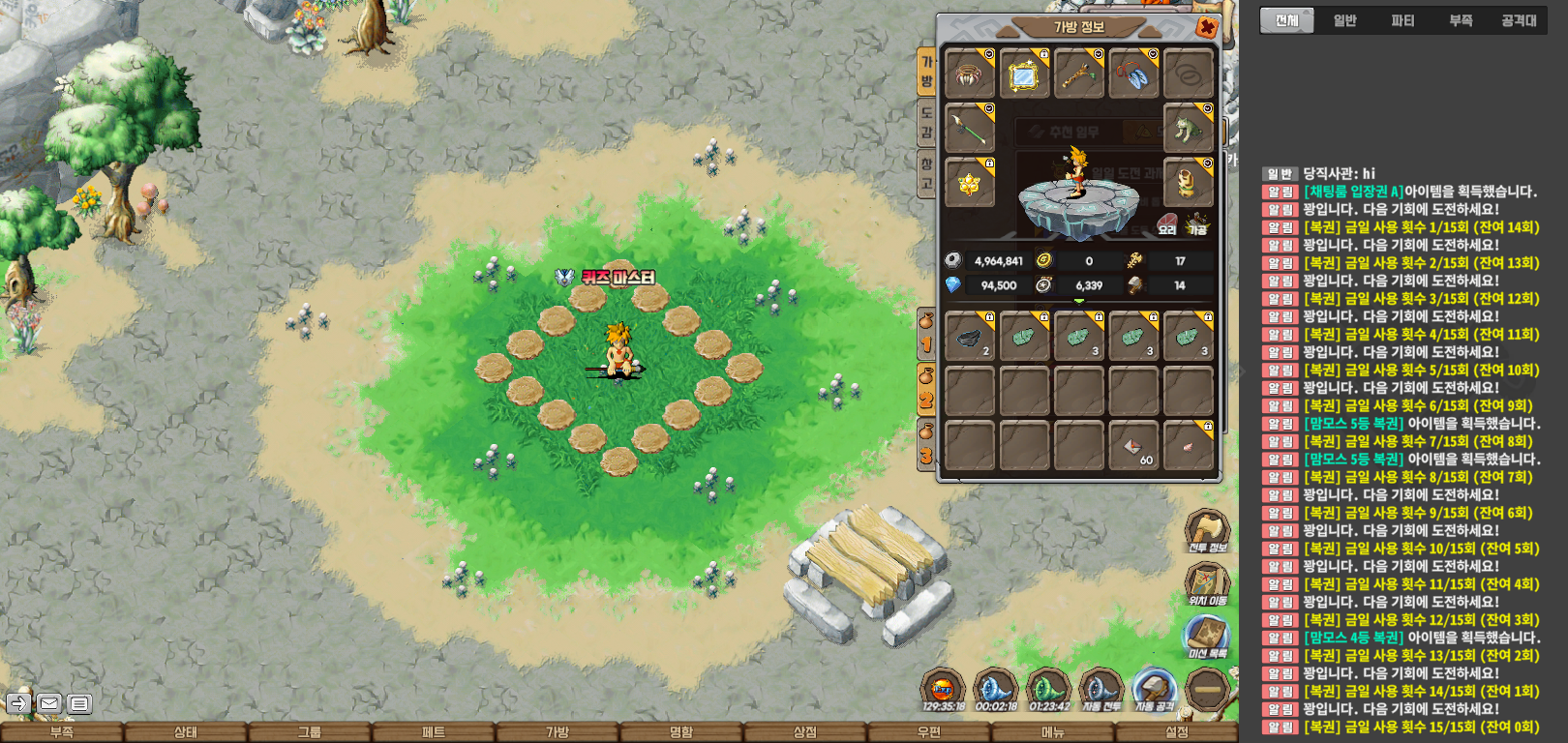Image resolution: width=1568 pixels, height=743 pixels.
Task: Click the envelope mail icon
Action: tap(49, 703)
